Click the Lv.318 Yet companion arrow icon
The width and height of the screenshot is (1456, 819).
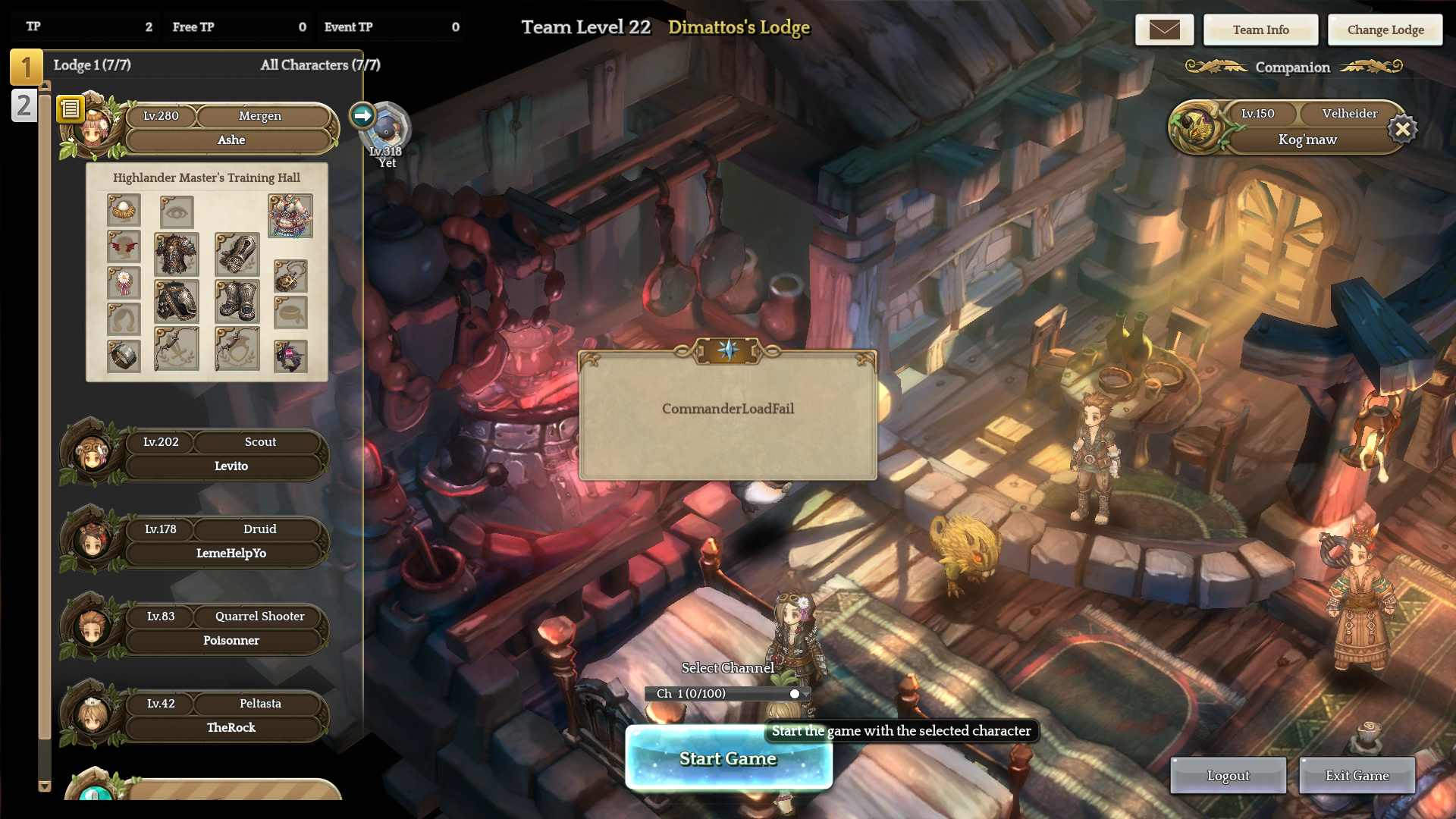click(362, 115)
